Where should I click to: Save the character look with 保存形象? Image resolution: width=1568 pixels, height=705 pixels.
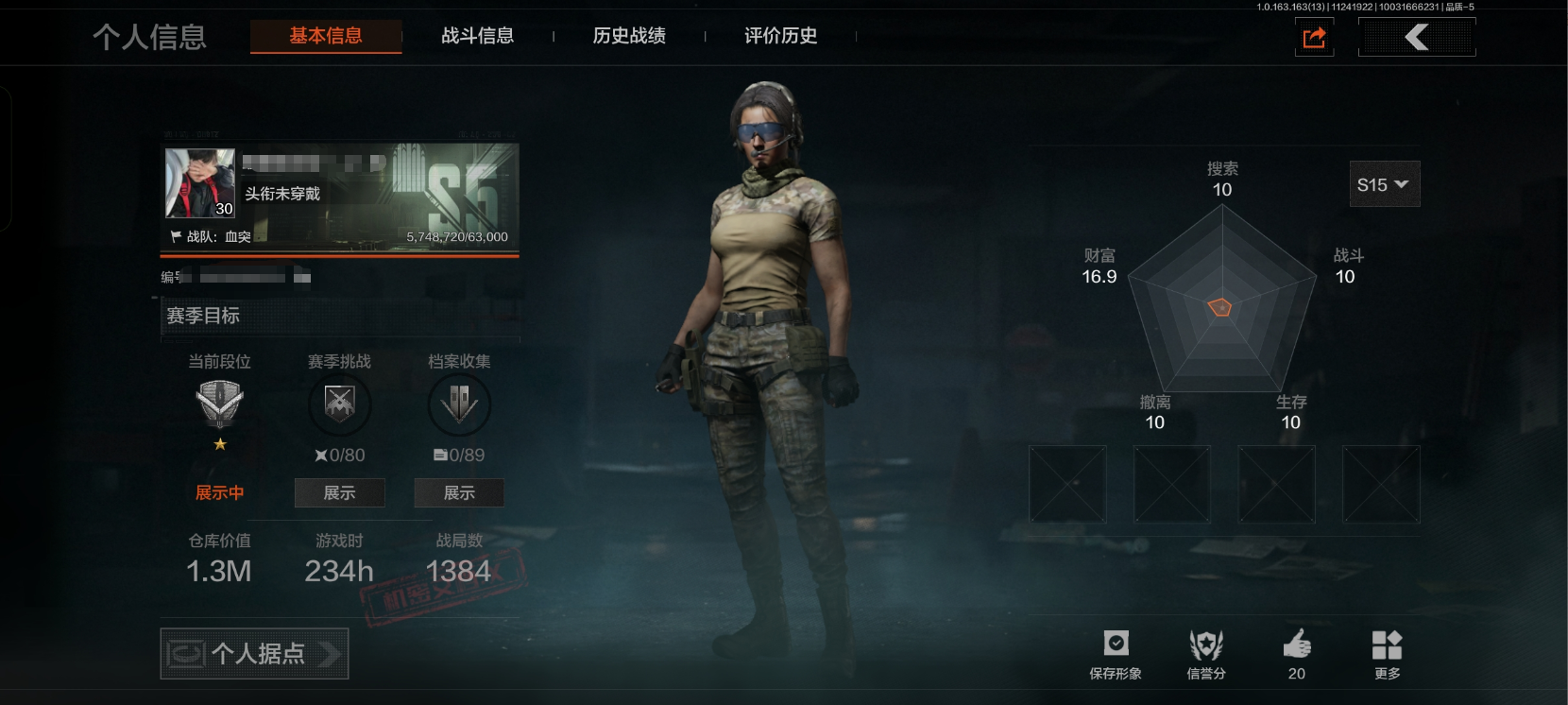point(1116,654)
